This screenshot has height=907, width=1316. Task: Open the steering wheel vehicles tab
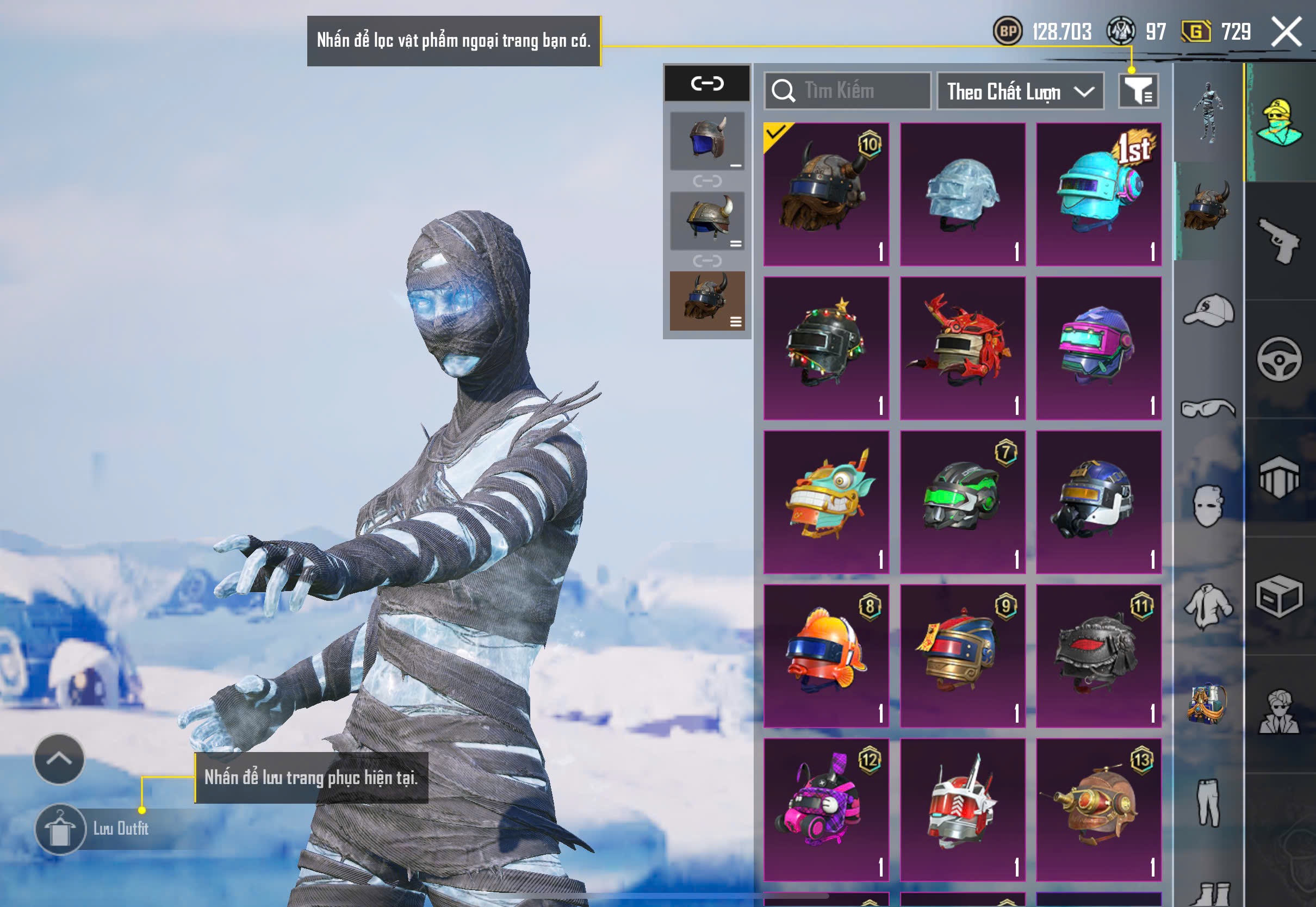coord(1280,359)
